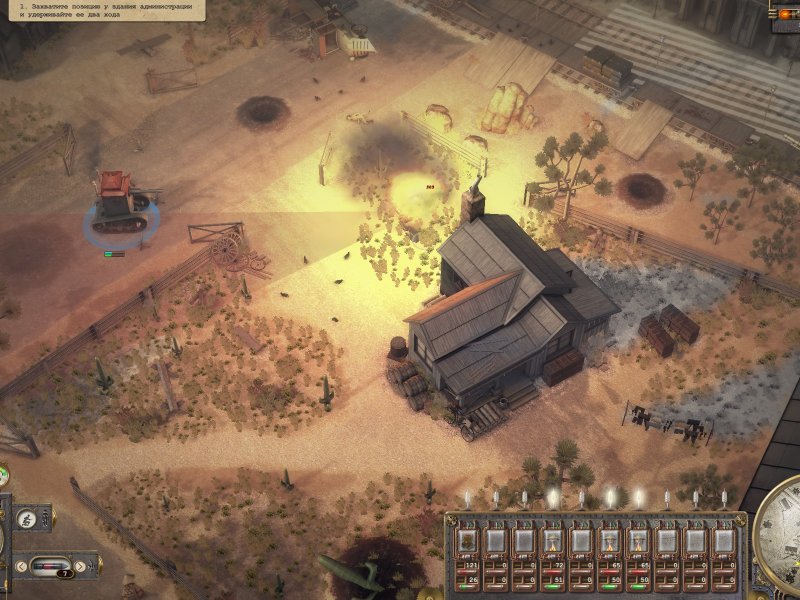Click the glowing orange lamp indicator
The image size is (800, 600).
point(785,12)
